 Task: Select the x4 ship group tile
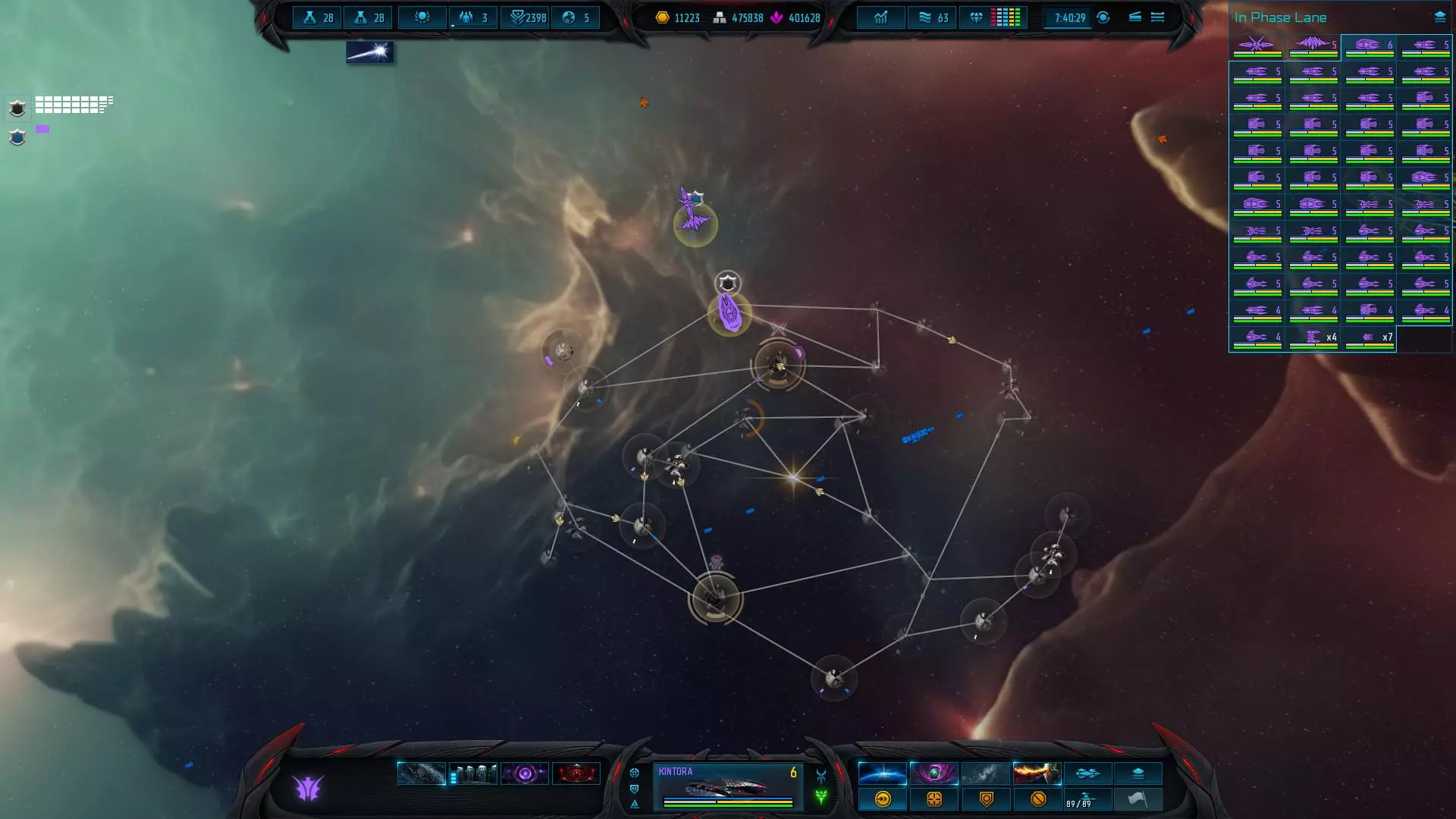tap(1313, 338)
